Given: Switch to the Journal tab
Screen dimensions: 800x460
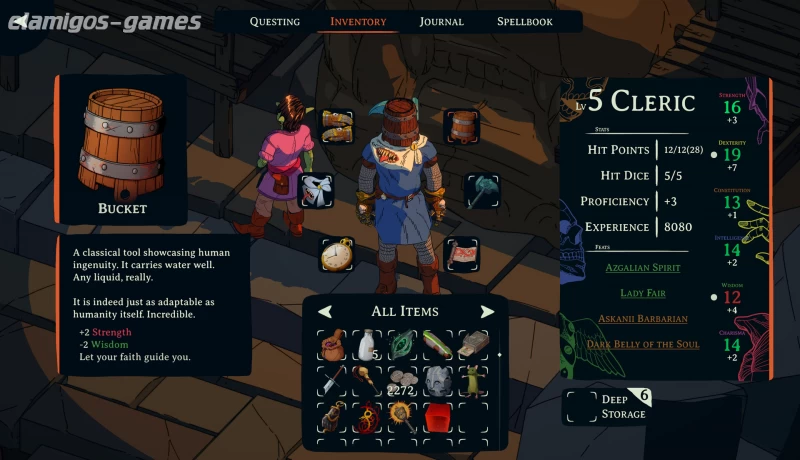Looking at the screenshot, I should tap(441, 21).
